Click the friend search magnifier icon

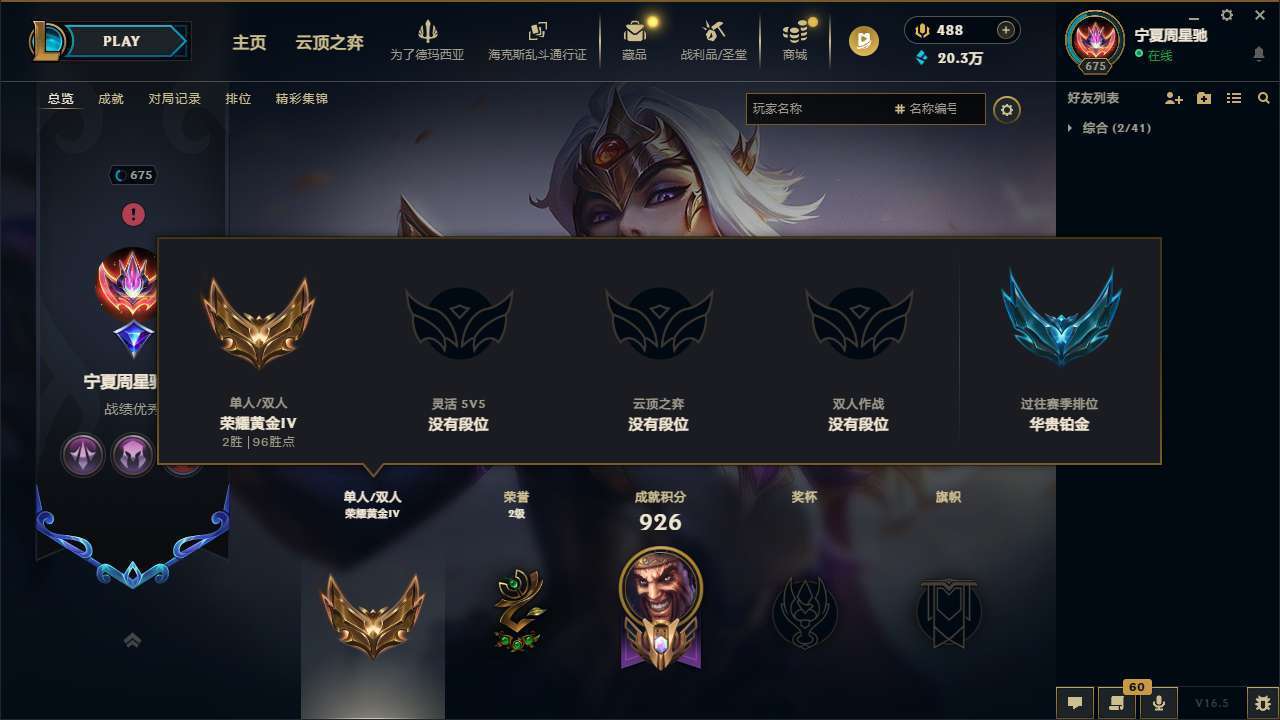[1264, 98]
